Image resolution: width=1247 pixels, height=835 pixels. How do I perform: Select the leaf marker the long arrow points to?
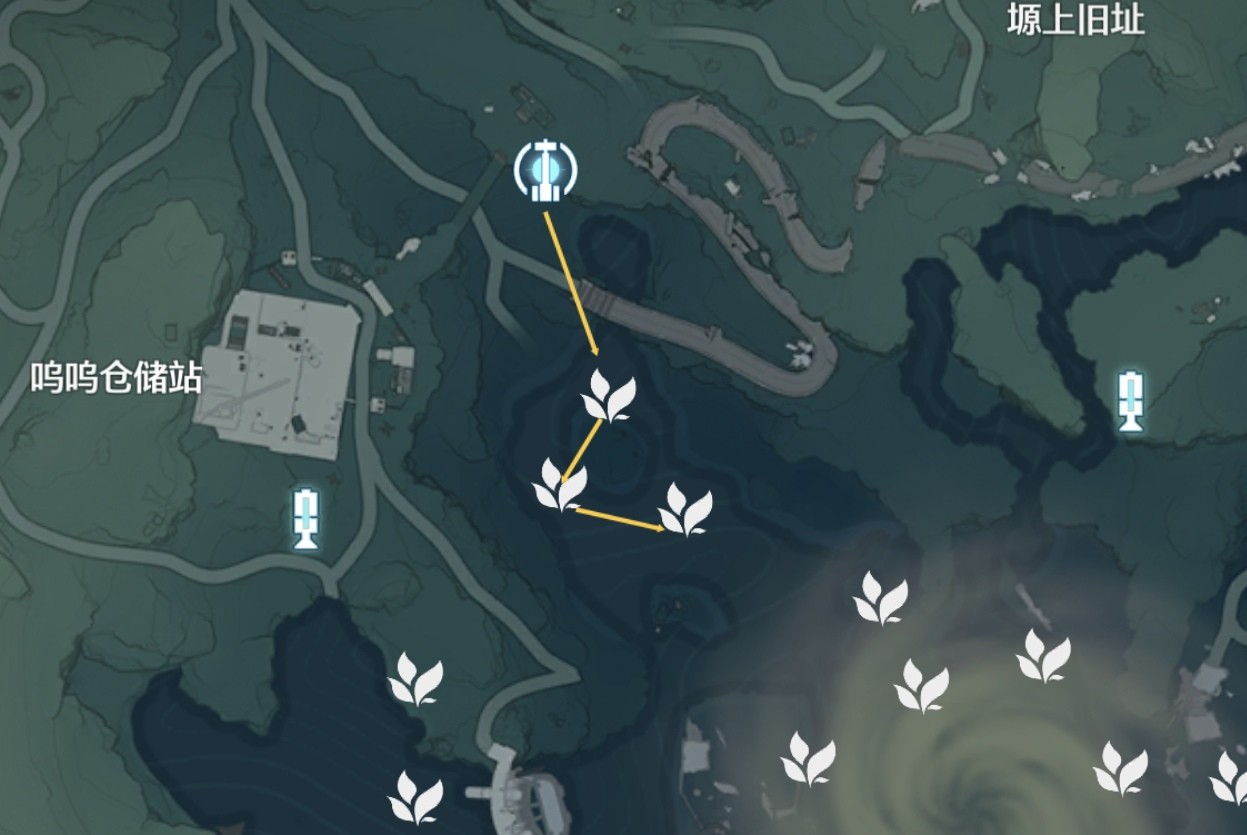coord(608,395)
